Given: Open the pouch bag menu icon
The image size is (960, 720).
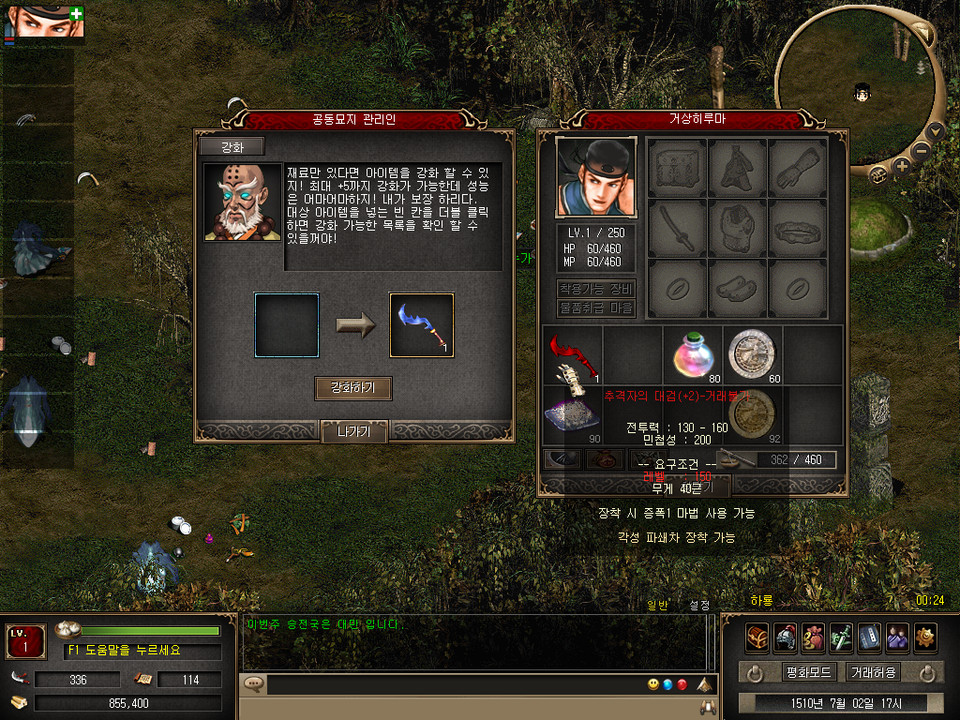Looking at the screenshot, I should point(813,636).
